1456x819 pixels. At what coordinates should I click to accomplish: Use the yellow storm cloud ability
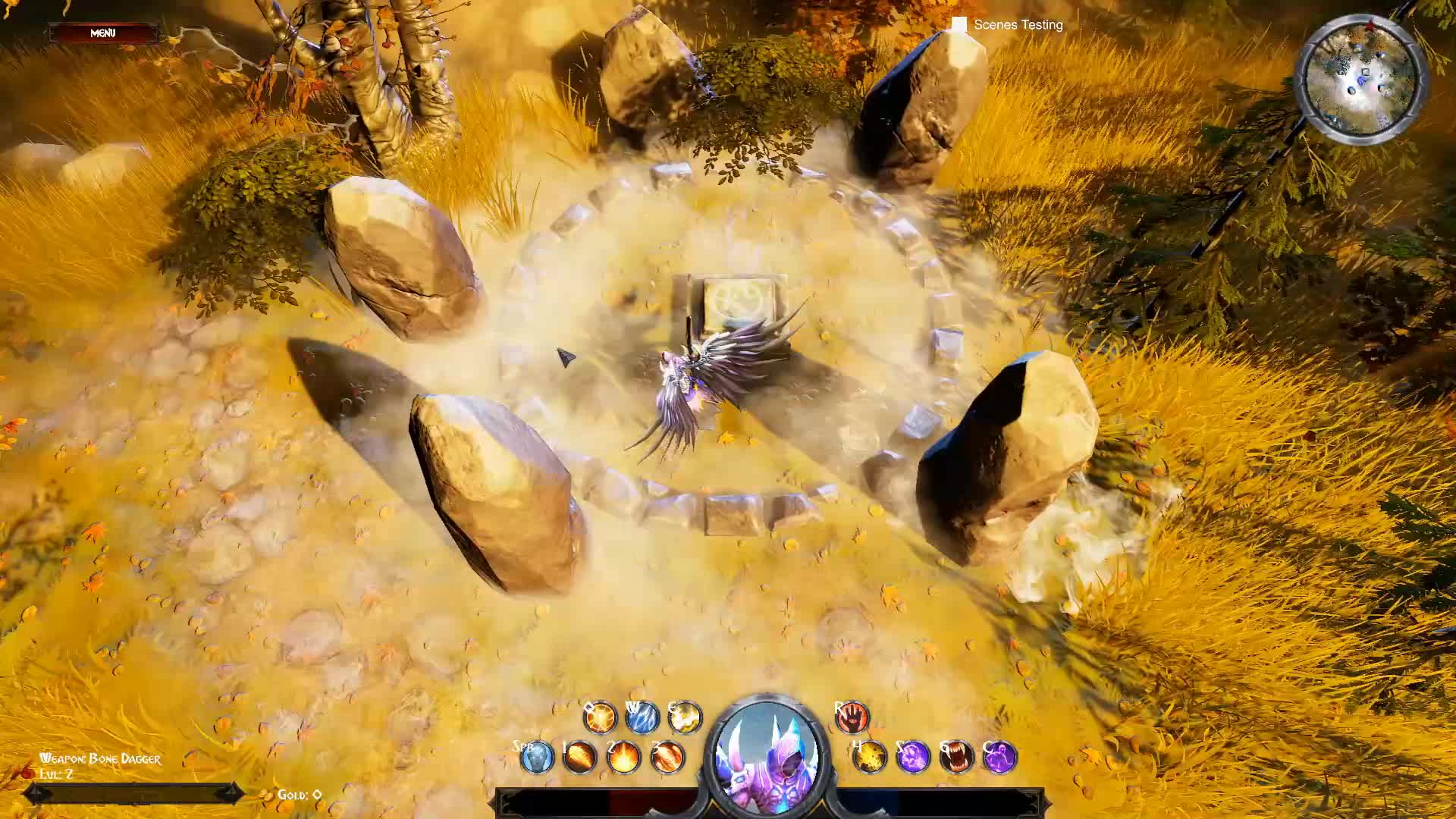coord(685,717)
